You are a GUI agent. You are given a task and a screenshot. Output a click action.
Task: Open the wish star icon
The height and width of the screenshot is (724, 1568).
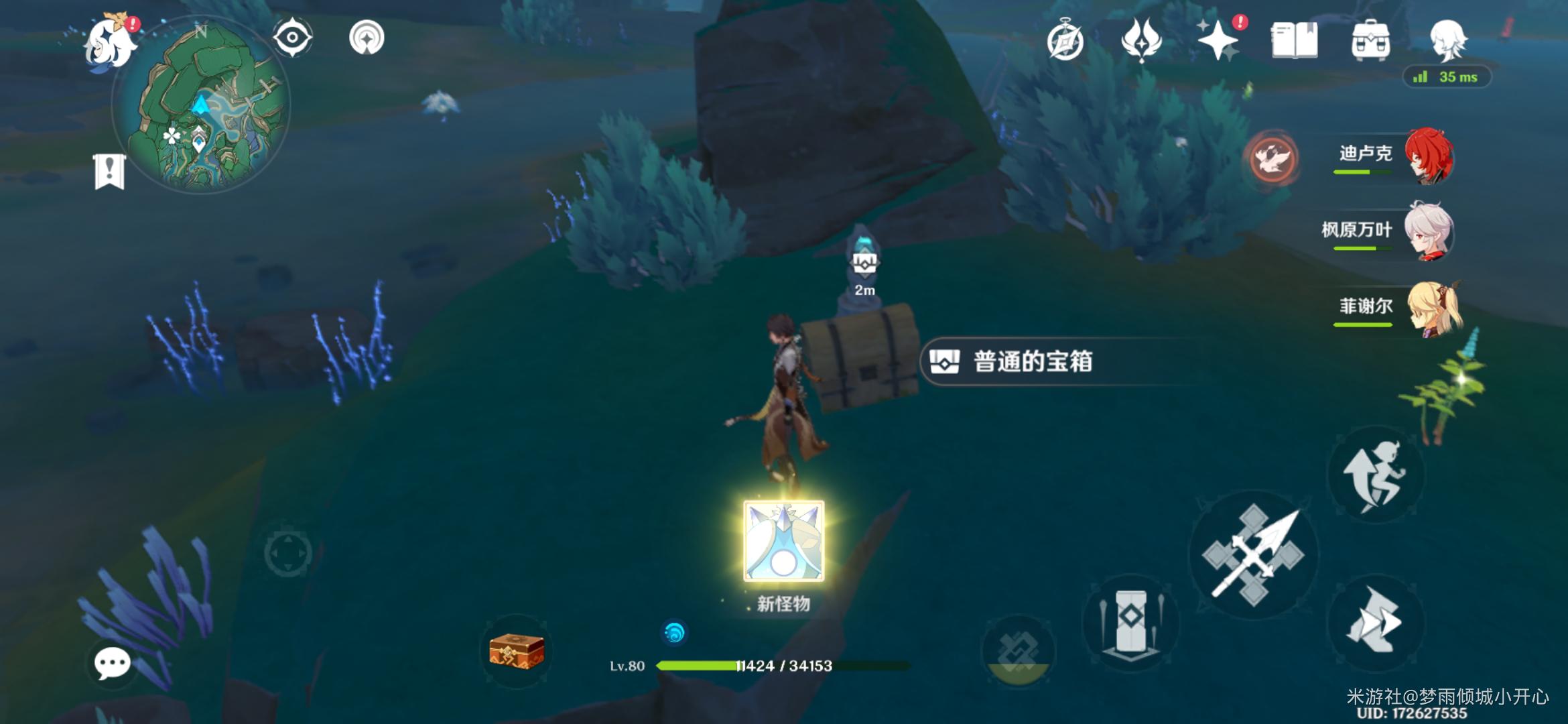click(1218, 41)
